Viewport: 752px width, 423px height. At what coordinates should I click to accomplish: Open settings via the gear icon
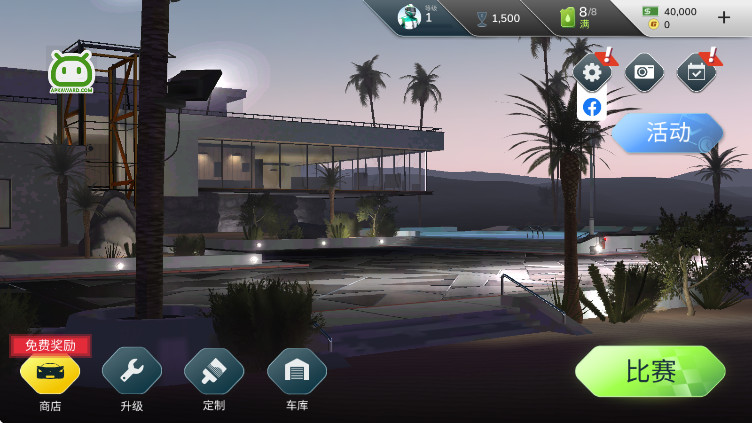pyautogui.click(x=592, y=72)
